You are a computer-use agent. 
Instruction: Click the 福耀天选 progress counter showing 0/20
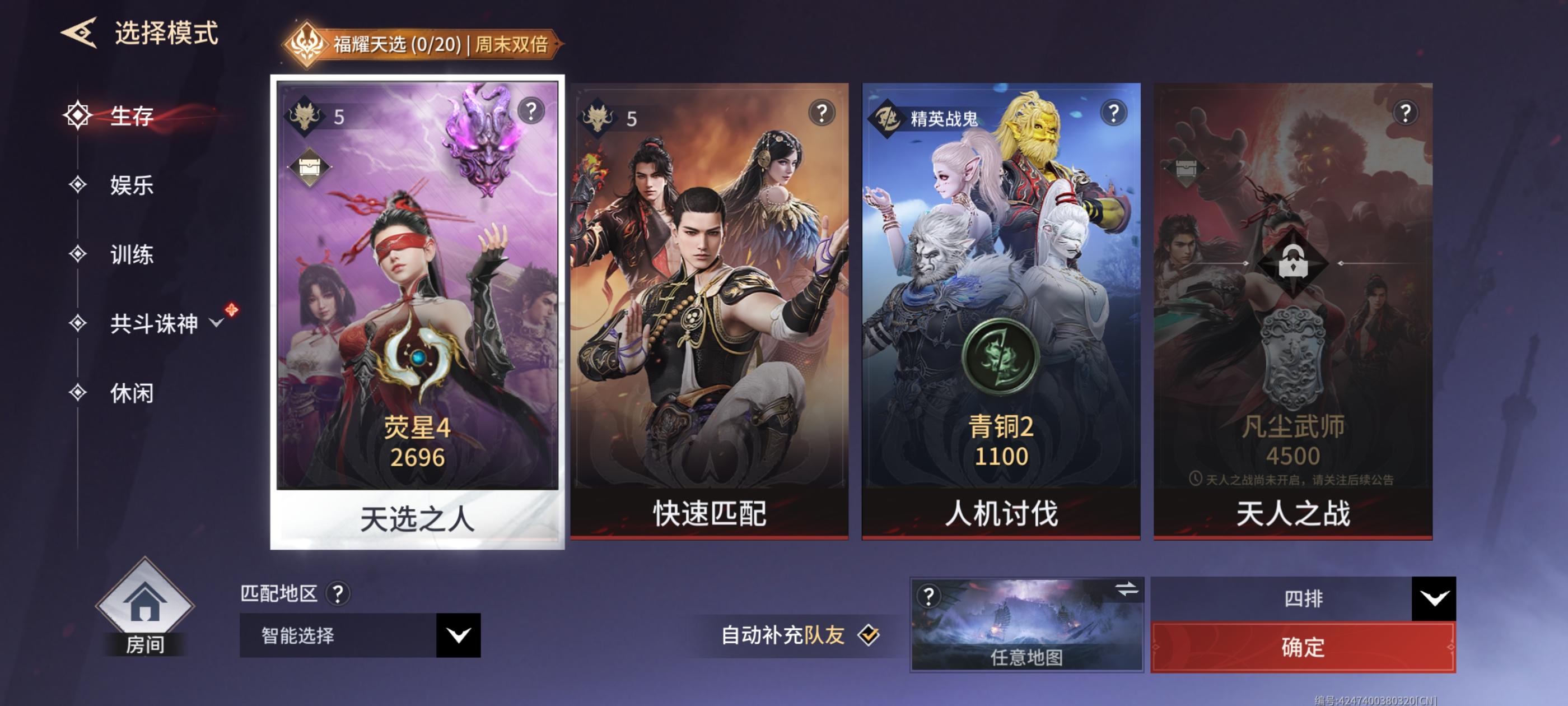[x=437, y=44]
